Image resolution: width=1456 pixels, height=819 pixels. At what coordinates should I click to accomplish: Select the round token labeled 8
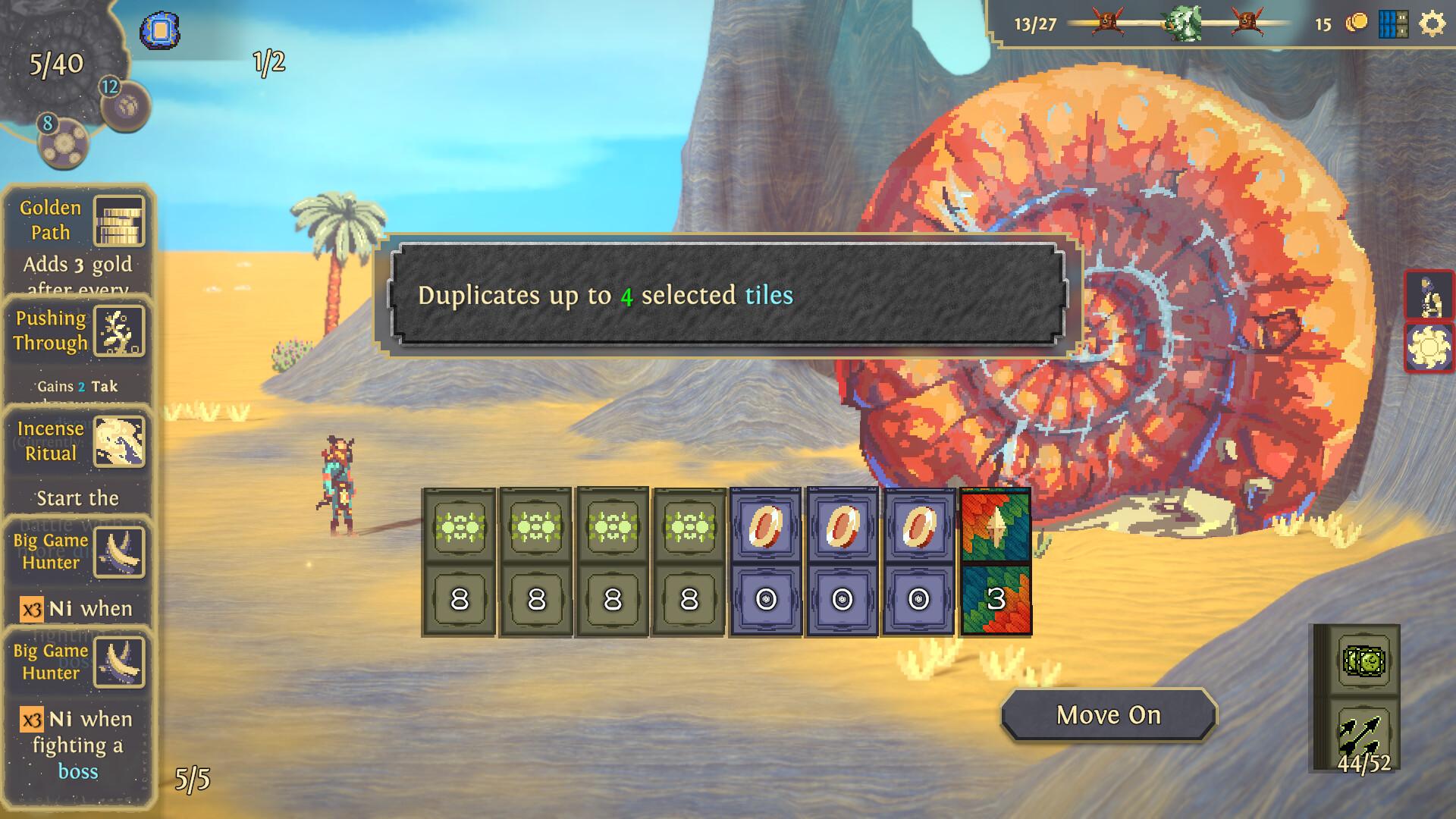pyautogui.click(x=64, y=143)
